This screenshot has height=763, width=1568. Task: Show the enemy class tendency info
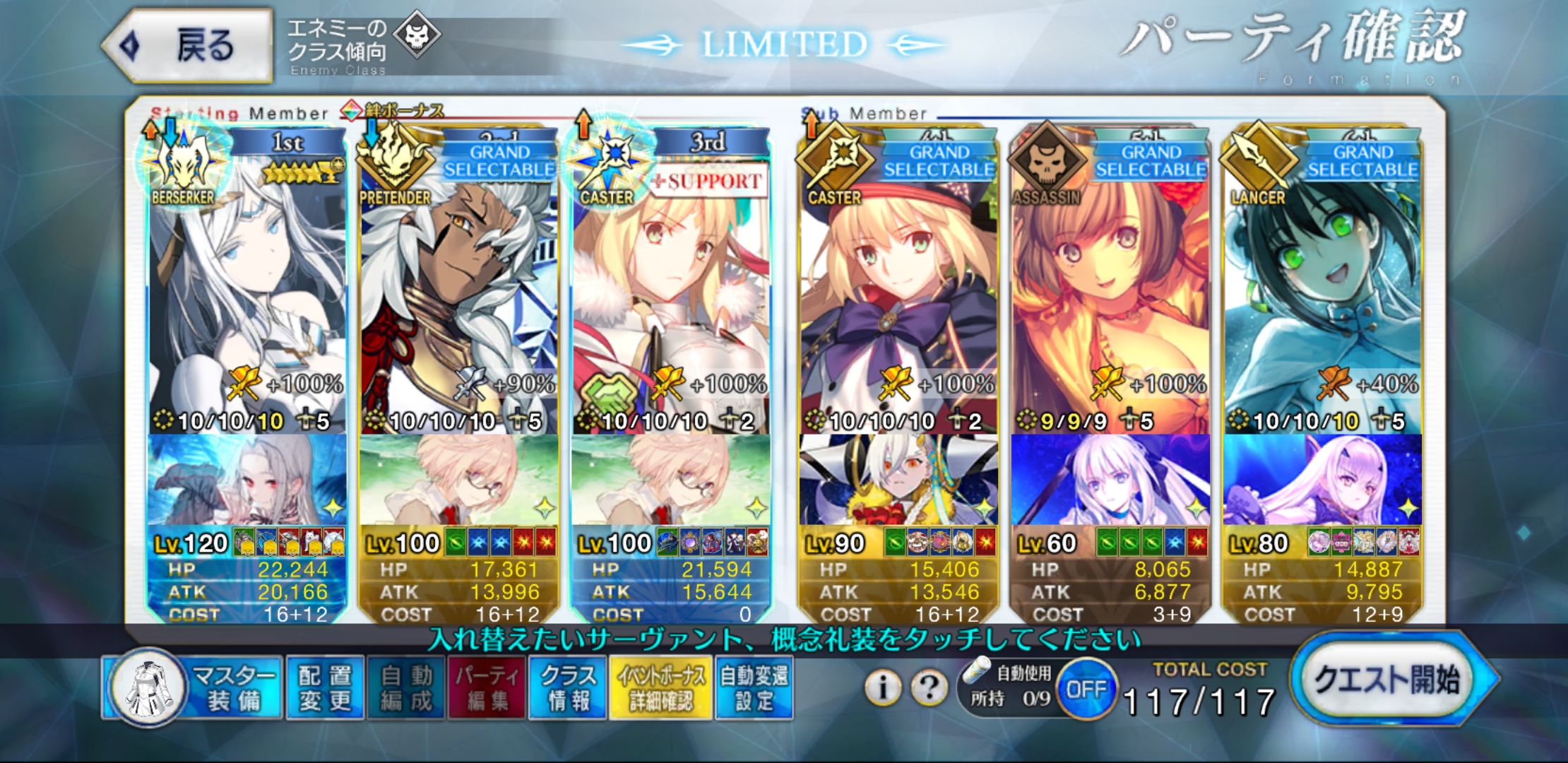(364, 46)
